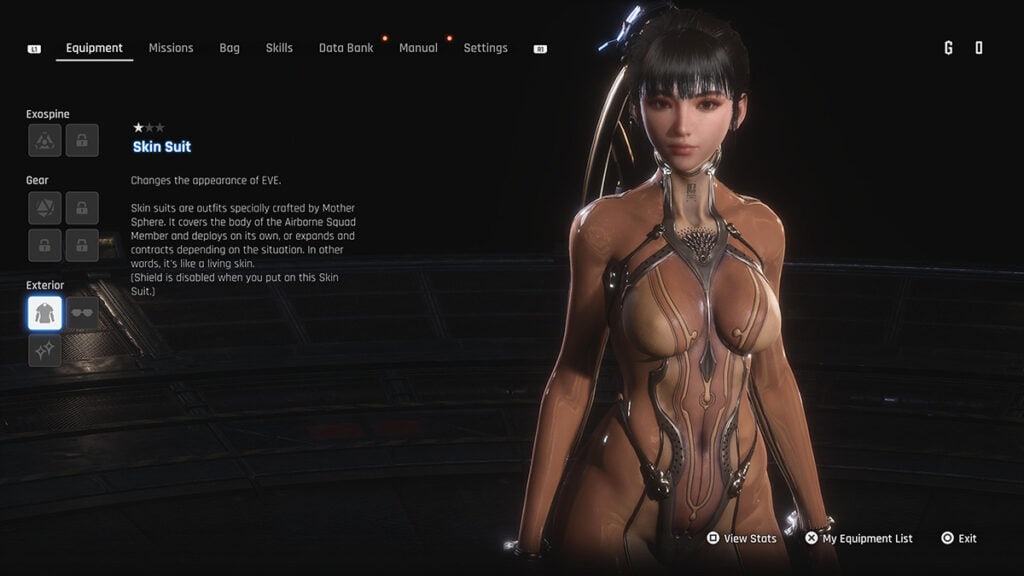Open the Data Bank tab
1024x576 pixels.
click(346, 48)
